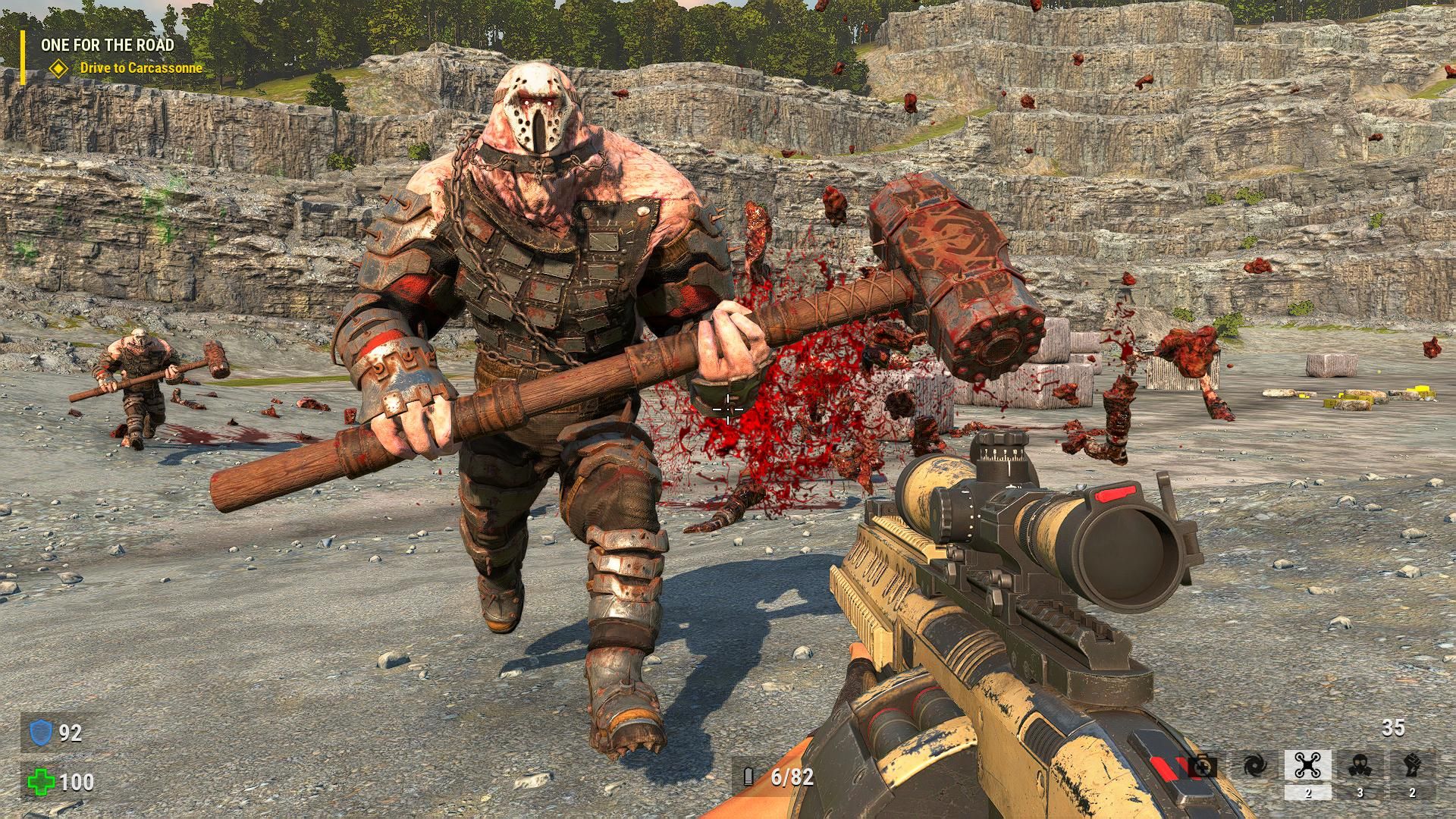The image size is (1456, 819).
Task: Activate the lightning fist gadget
Action: coord(1411,766)
